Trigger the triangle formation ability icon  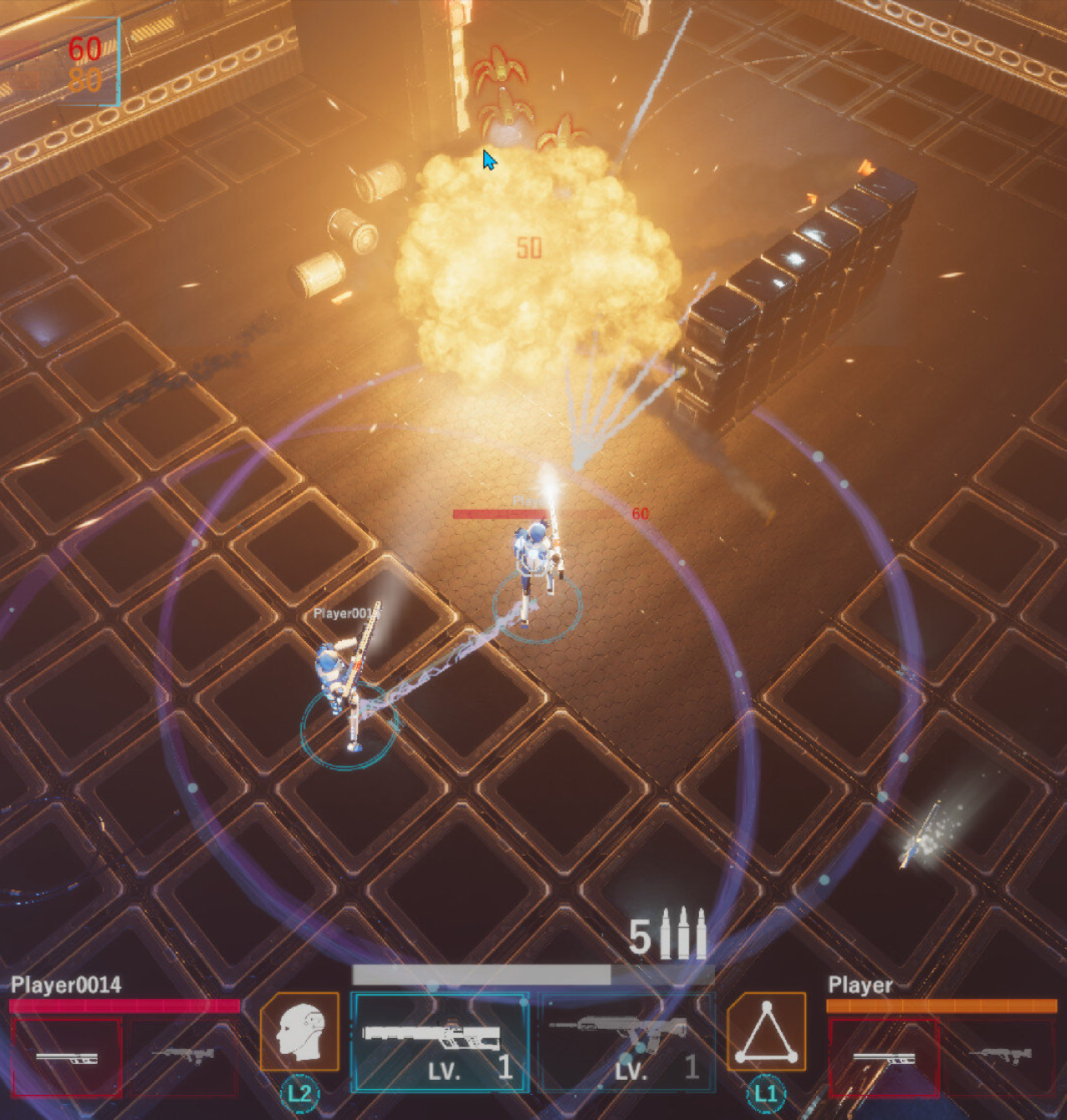pyautogui.click(x=766, y=1031)
